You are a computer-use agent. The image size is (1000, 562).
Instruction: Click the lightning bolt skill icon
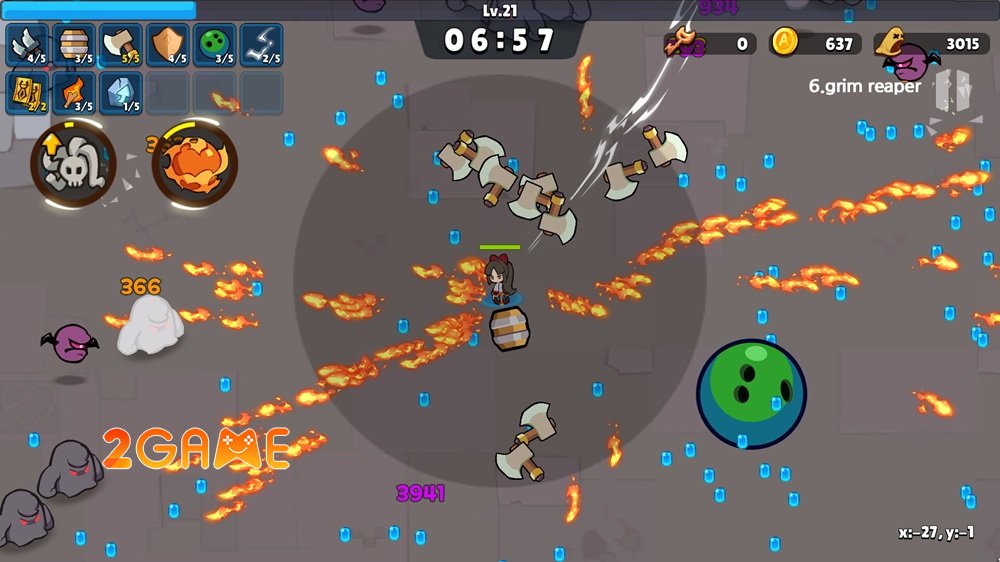261,45
